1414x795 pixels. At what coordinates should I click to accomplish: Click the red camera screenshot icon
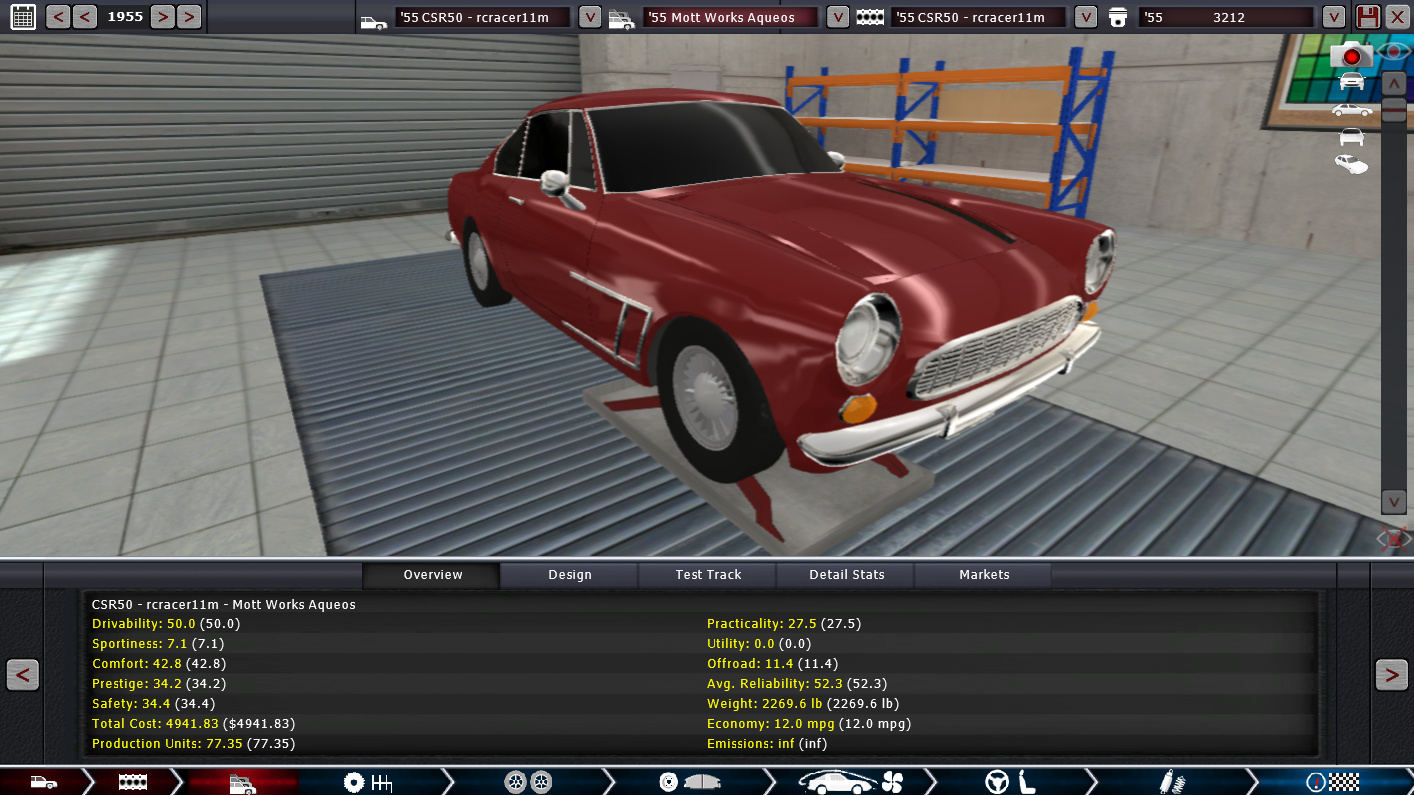click(1351, 56)
